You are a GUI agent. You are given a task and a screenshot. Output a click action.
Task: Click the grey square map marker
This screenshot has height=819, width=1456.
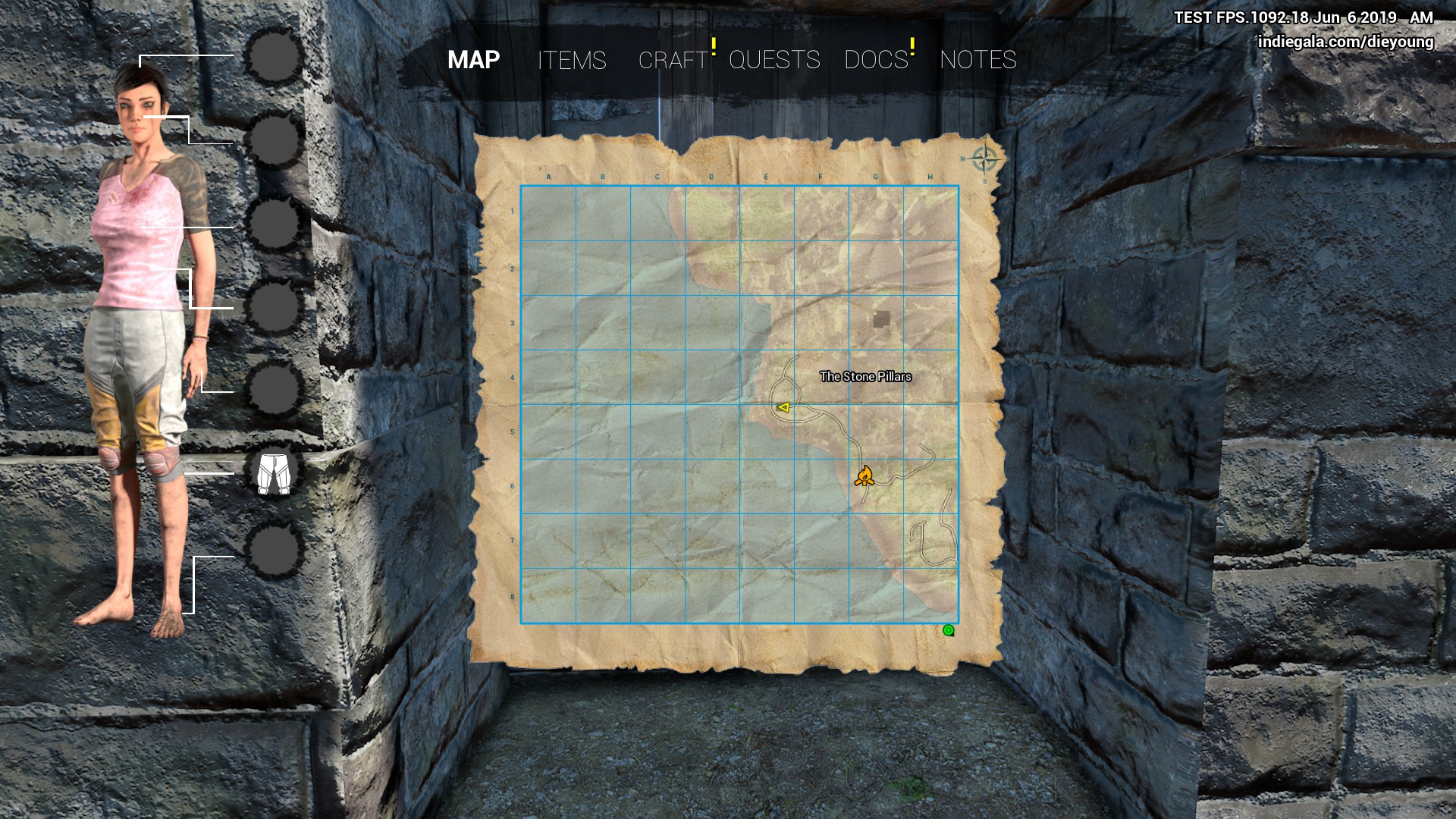coord(880,319)
